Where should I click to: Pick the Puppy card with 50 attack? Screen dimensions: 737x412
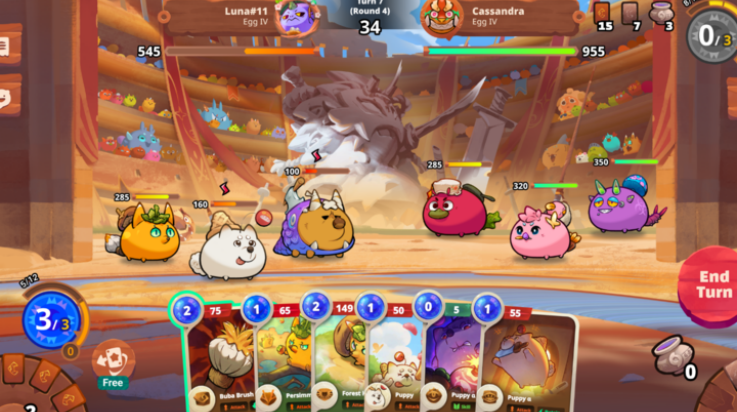tap(393, 355)
